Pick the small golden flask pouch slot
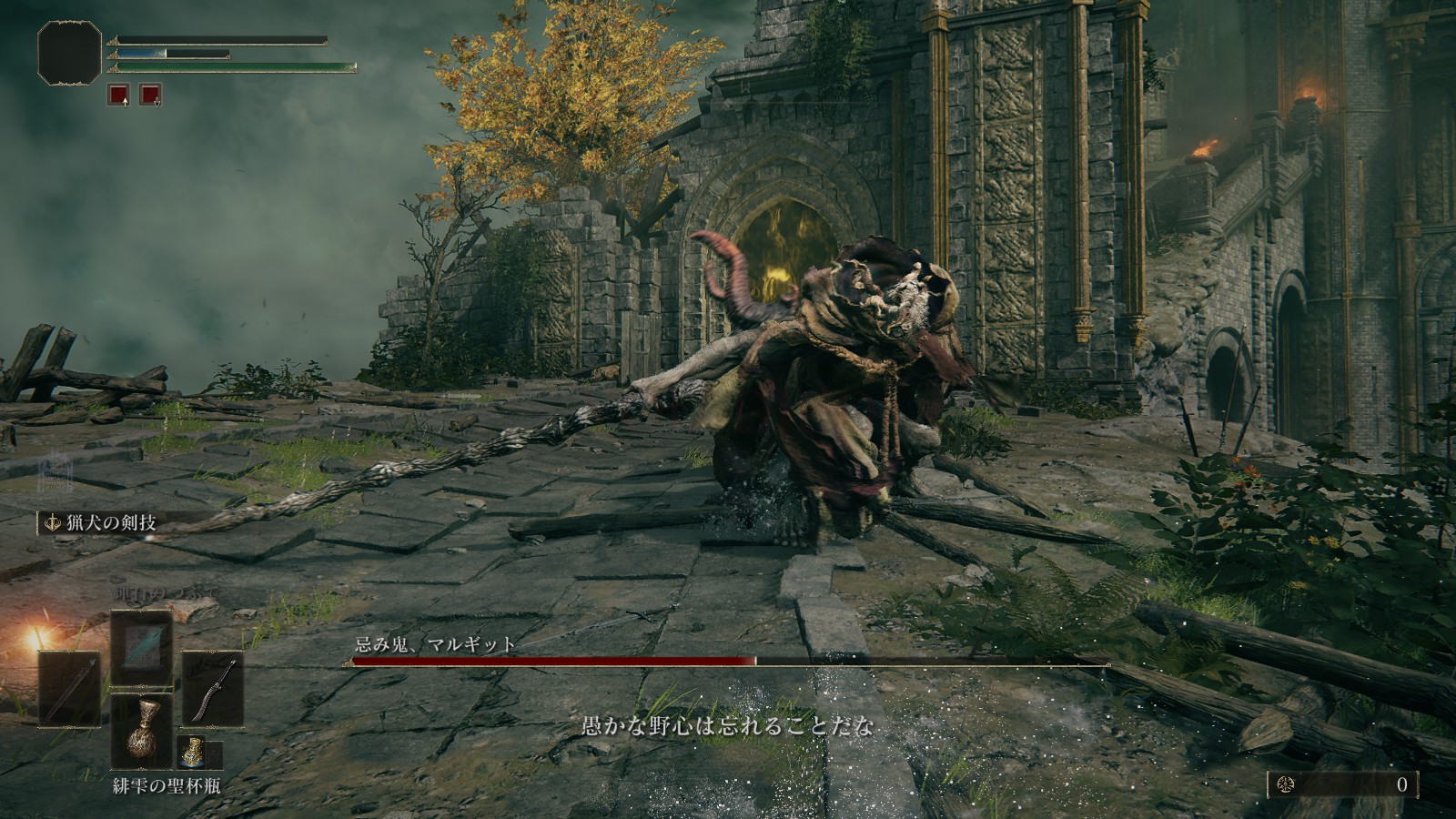The image size is (1456, 819). pyautogui.click(x=193, y=752)
